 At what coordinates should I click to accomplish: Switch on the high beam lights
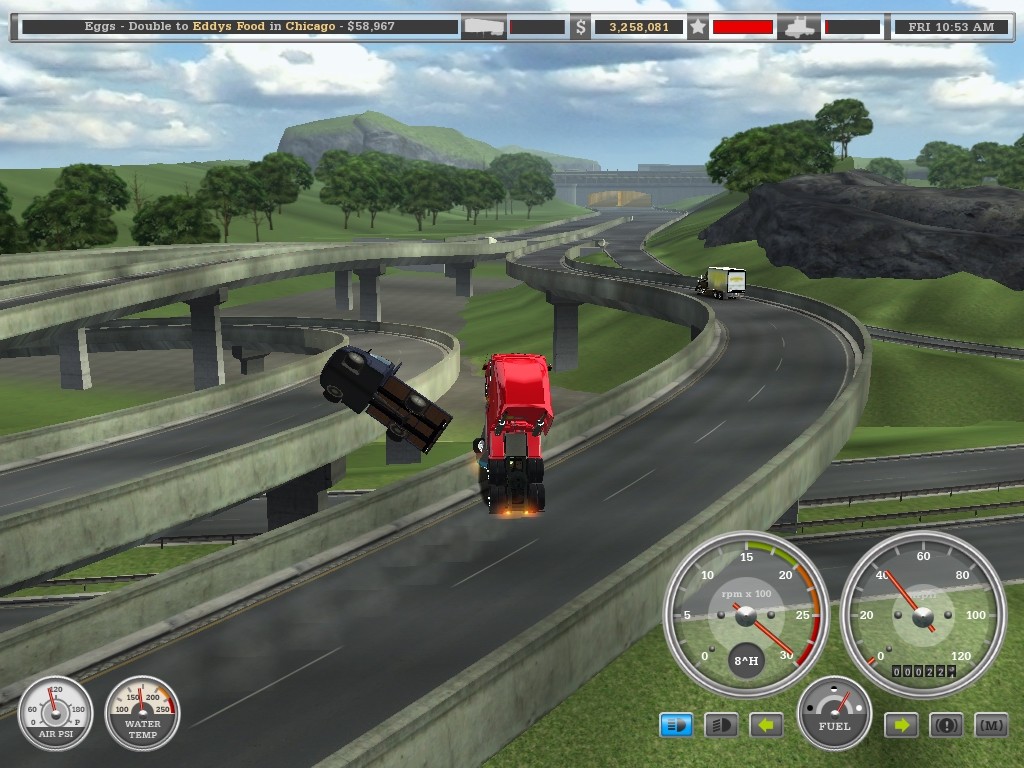point(721,725)
